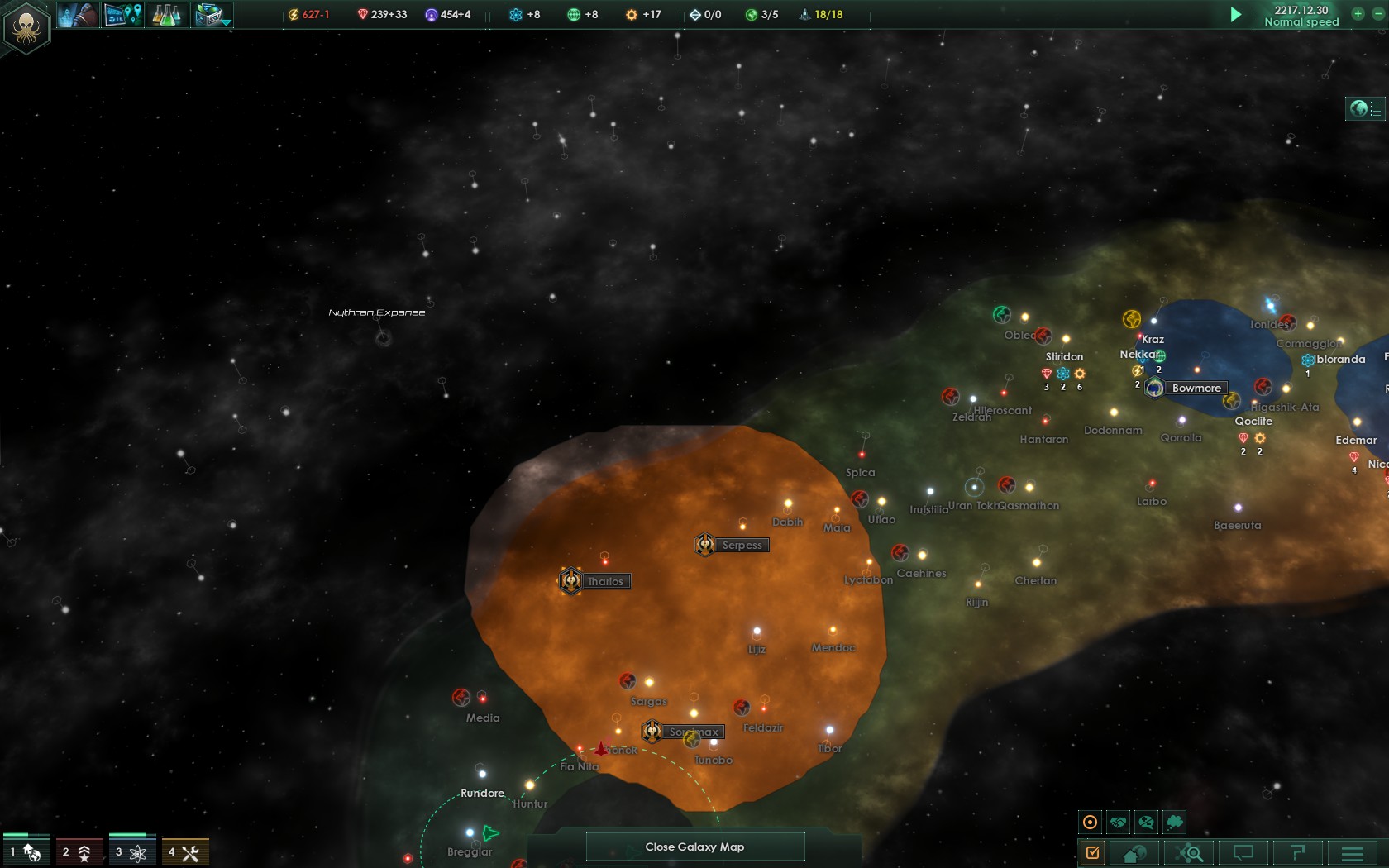Screen dimensions: 1389x868
Task: Open the Contacts portrait button
Action: [x=79, y=15]
